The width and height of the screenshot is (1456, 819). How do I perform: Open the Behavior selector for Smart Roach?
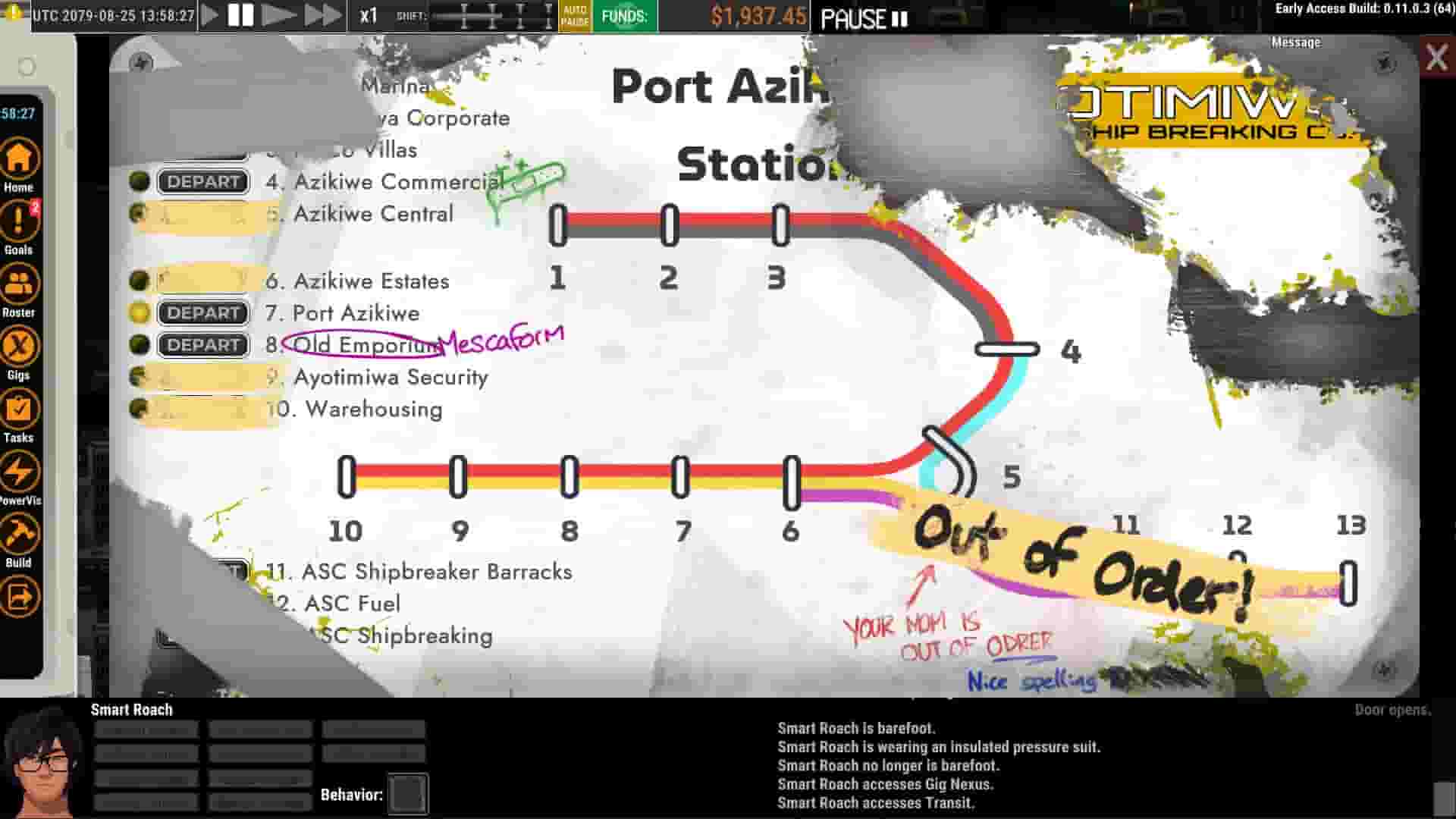406,794
